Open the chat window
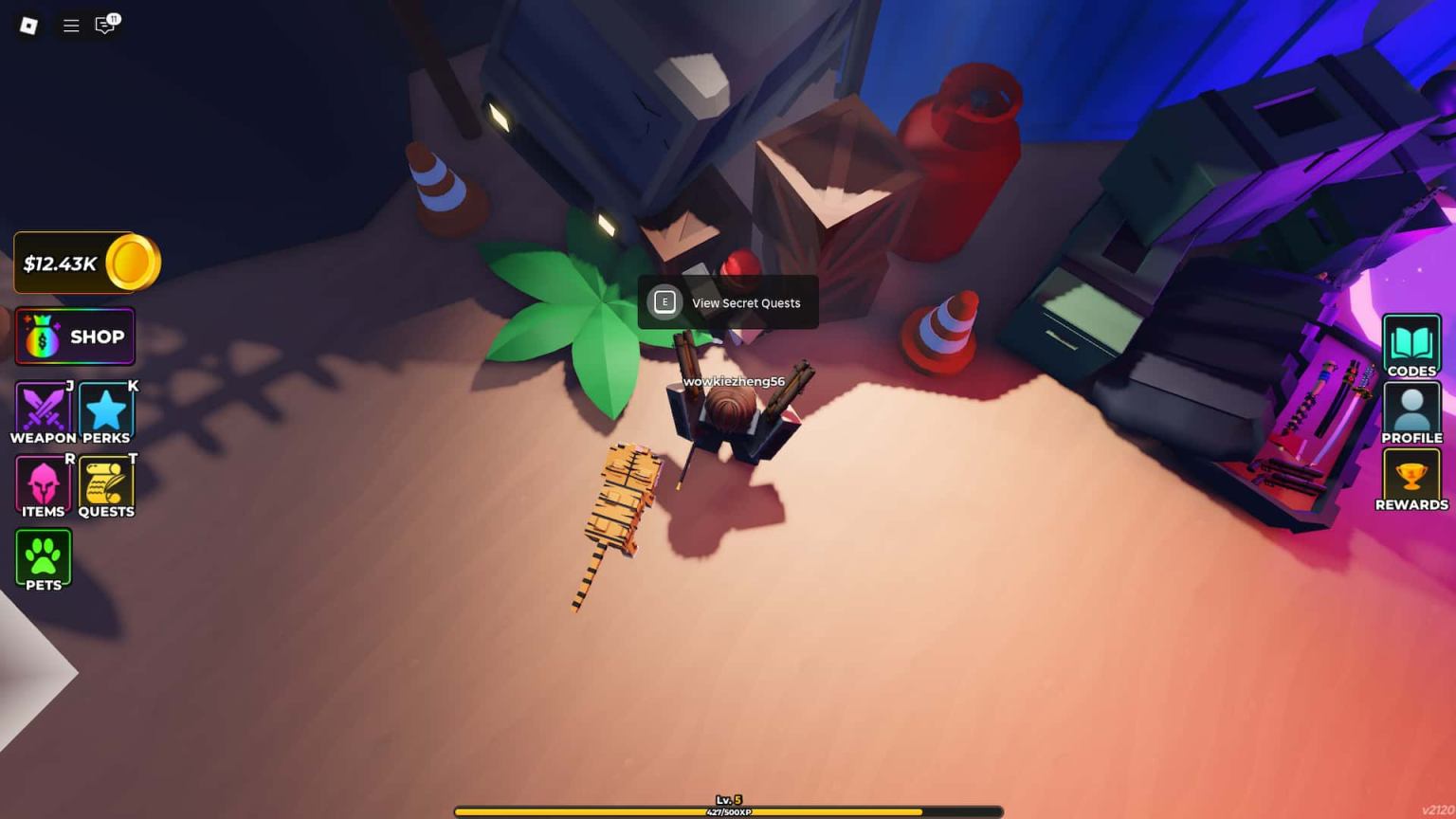 click(103, 26)
